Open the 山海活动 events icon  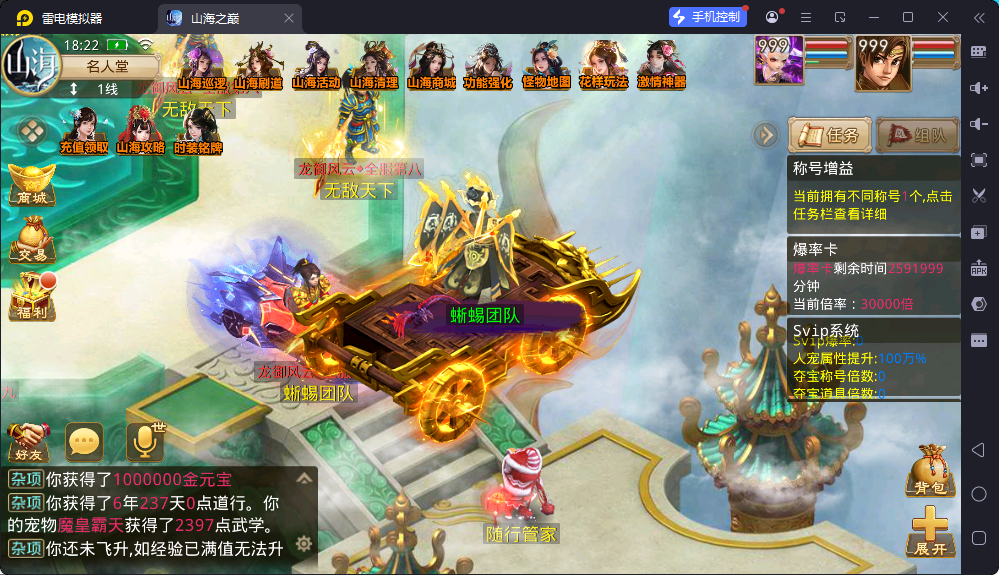(316, 66)
